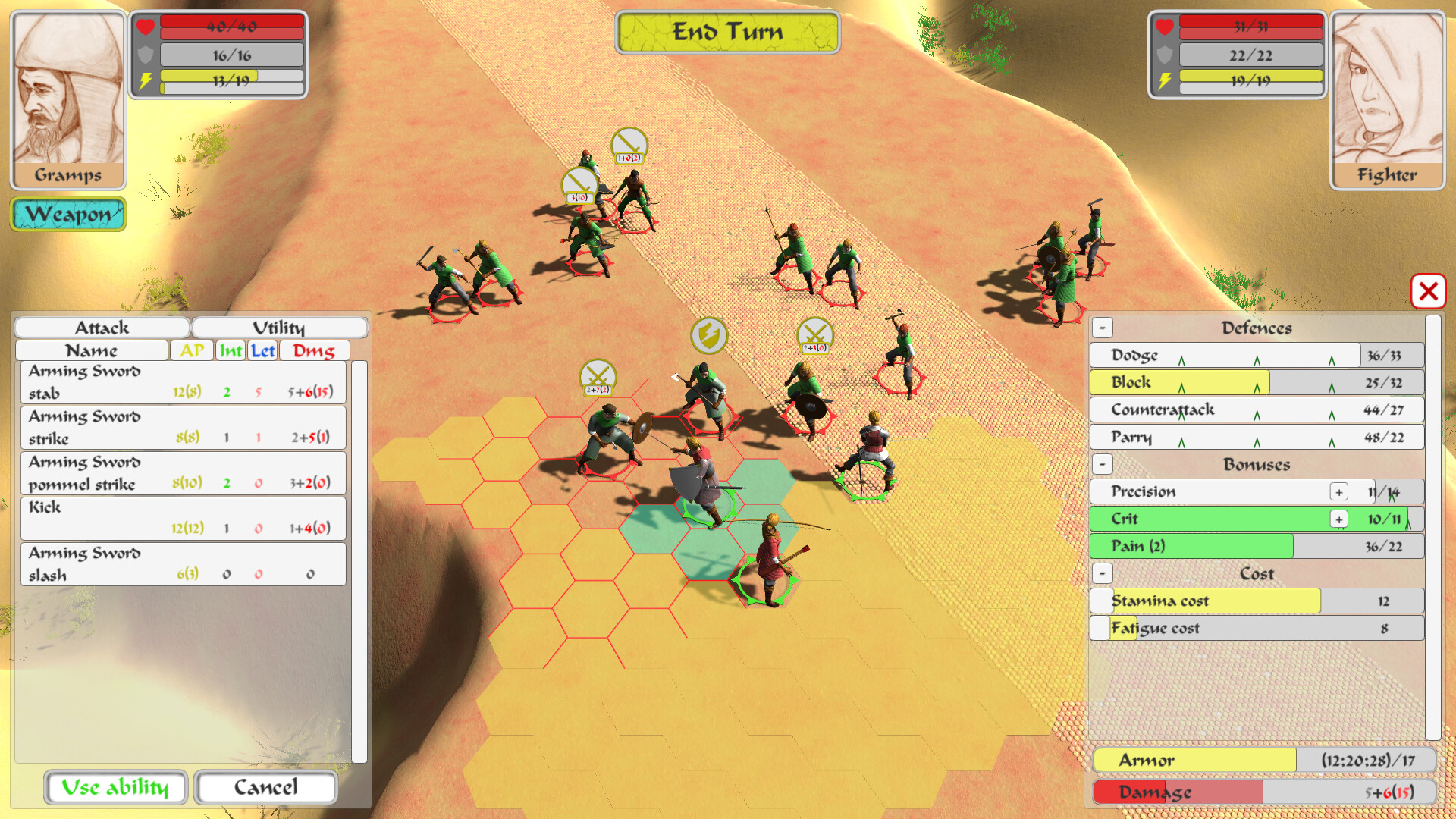Image resolution: width=1456 pixels, height=819 pixels.
Task: Collapse the Defences section
Action: tap(1102, 328)
